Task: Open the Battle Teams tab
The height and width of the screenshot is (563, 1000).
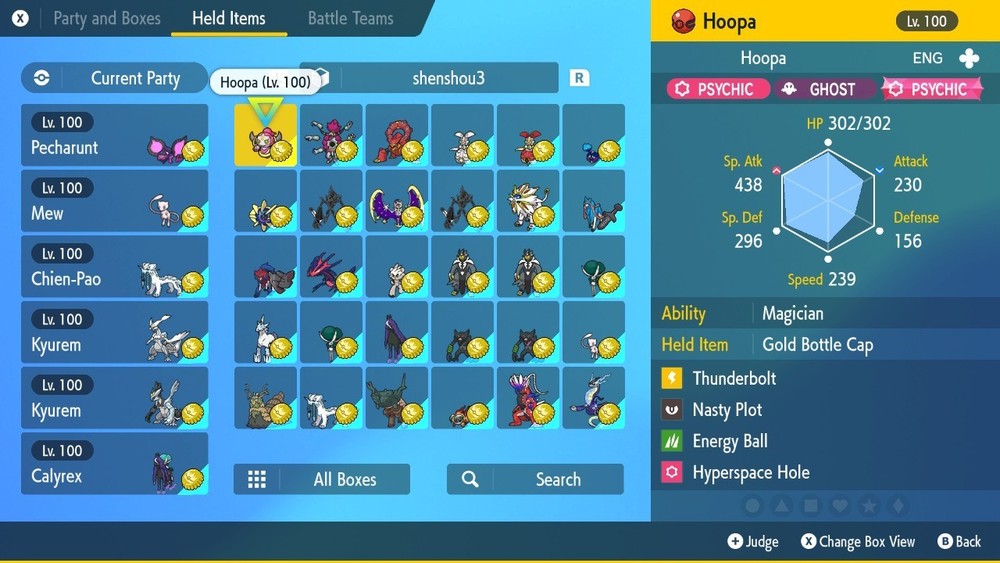Action: click(350, 18)
